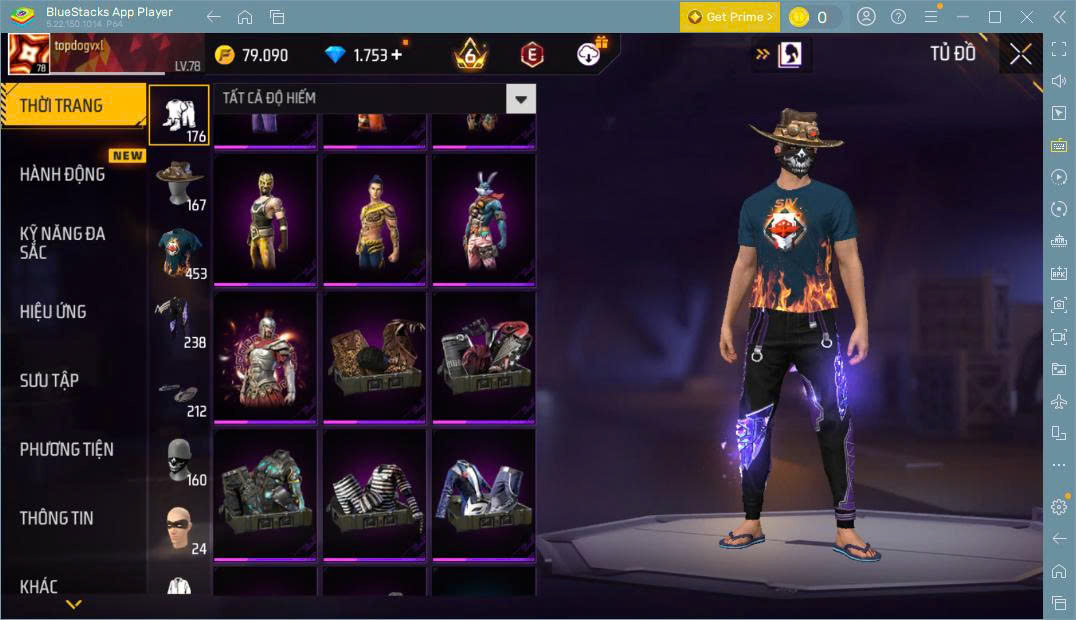Select the Kỹ Năng Đa Sắc tab
This screenshot has height=620, width=1076.
(x=62, y=242)
